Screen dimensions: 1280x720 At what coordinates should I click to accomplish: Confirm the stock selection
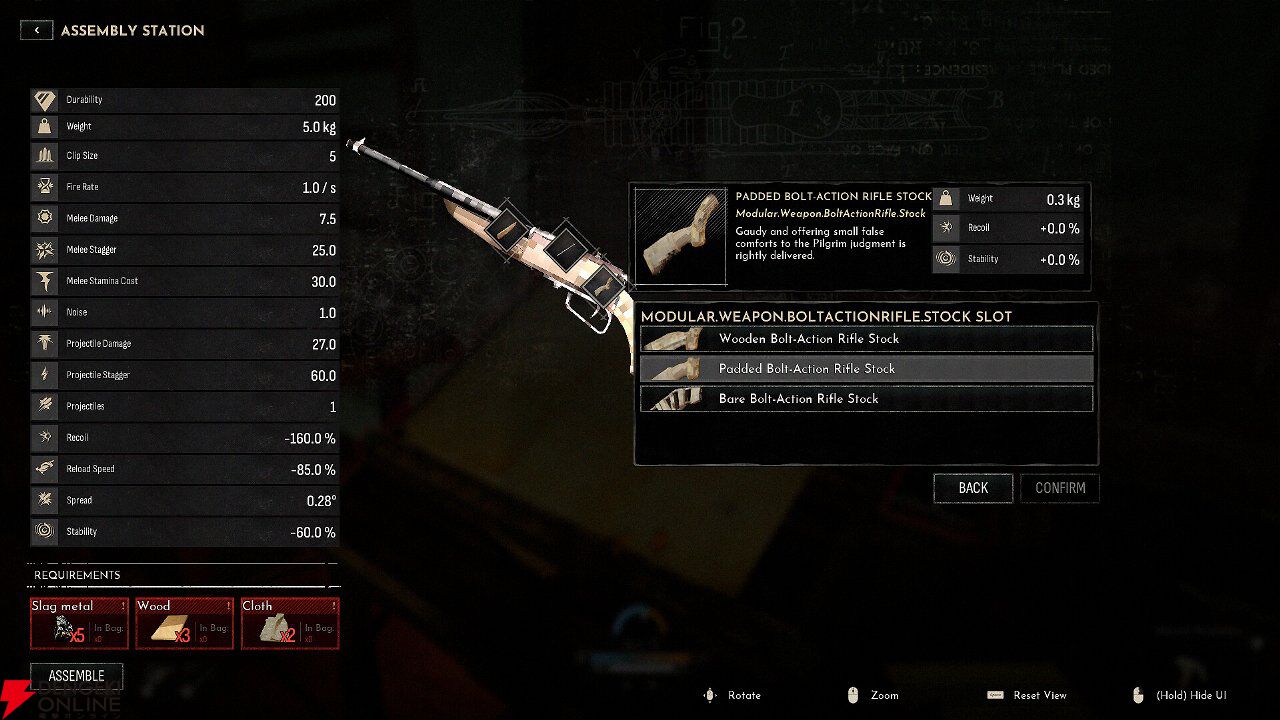coord(1060,488)
